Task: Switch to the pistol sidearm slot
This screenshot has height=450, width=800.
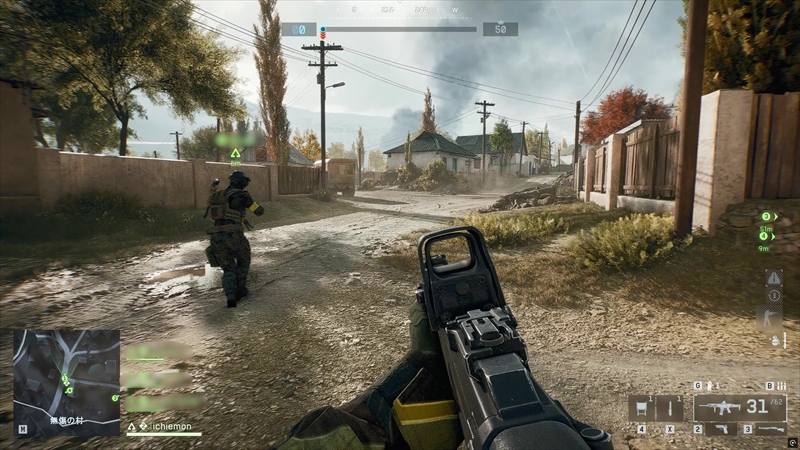Action: (719, 429)
